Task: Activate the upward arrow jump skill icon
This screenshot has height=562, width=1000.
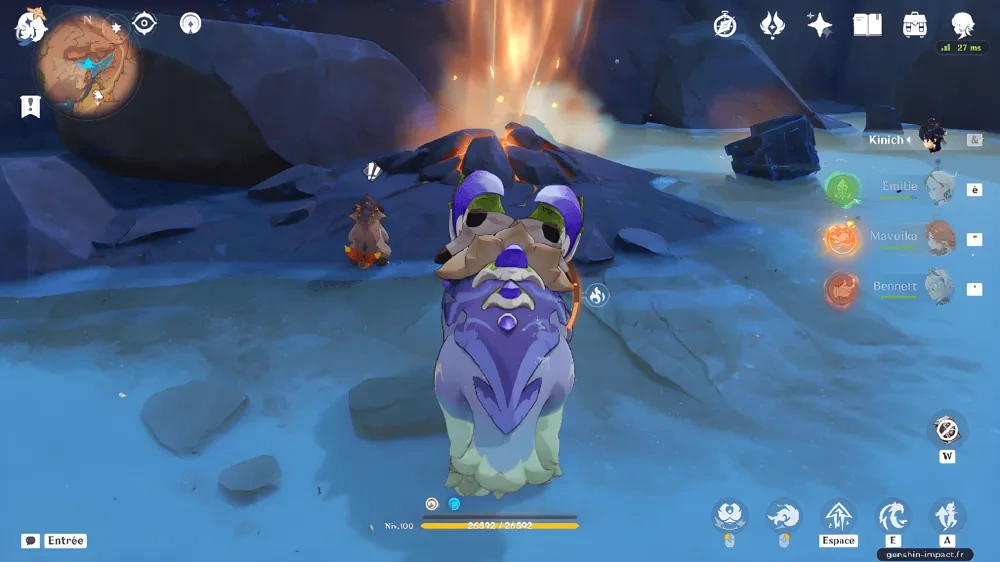Action: 838,516
